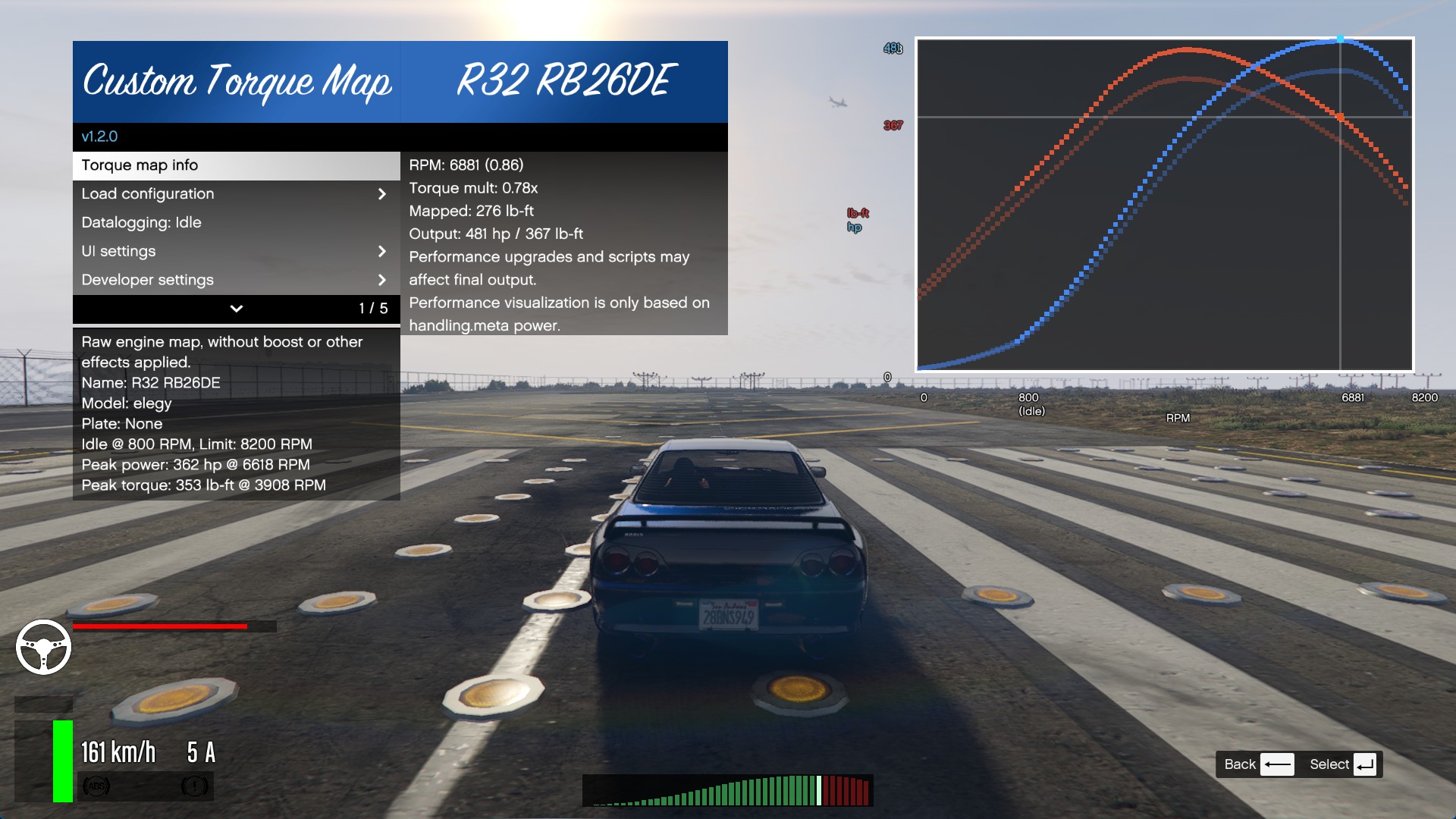Toggle Datalogging mode from Idle
The image size is (1456, 819).
click(x=142, y=222)
